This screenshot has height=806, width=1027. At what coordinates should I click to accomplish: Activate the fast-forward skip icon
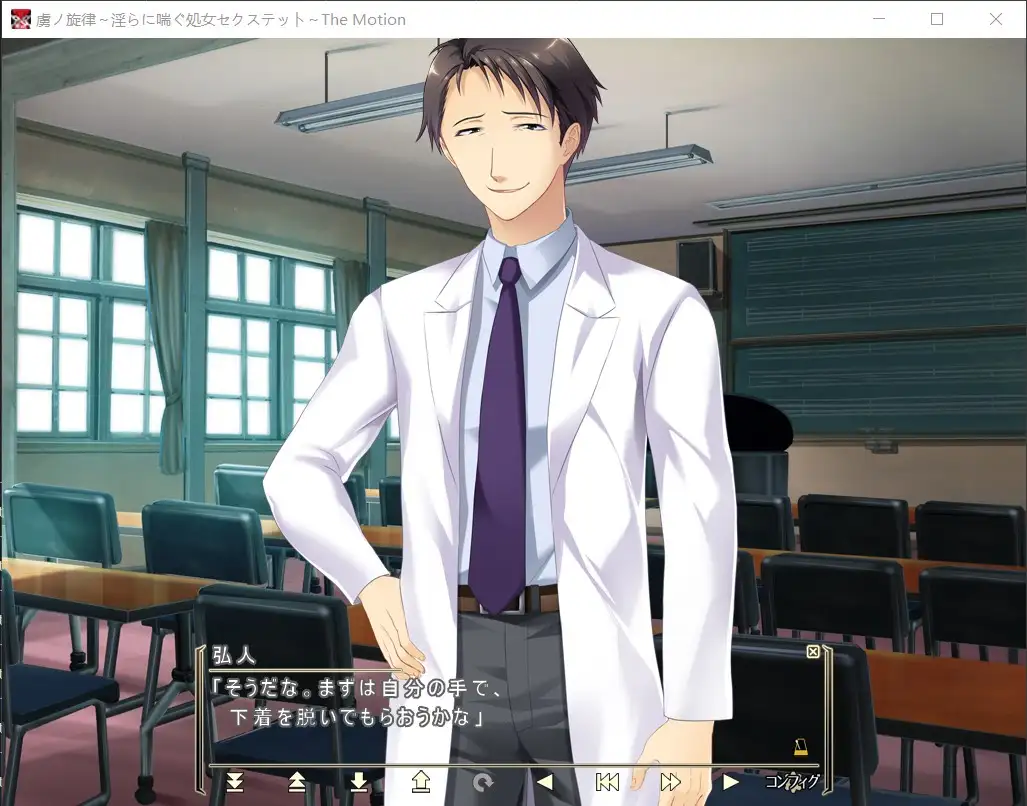[x=670, y=781]
